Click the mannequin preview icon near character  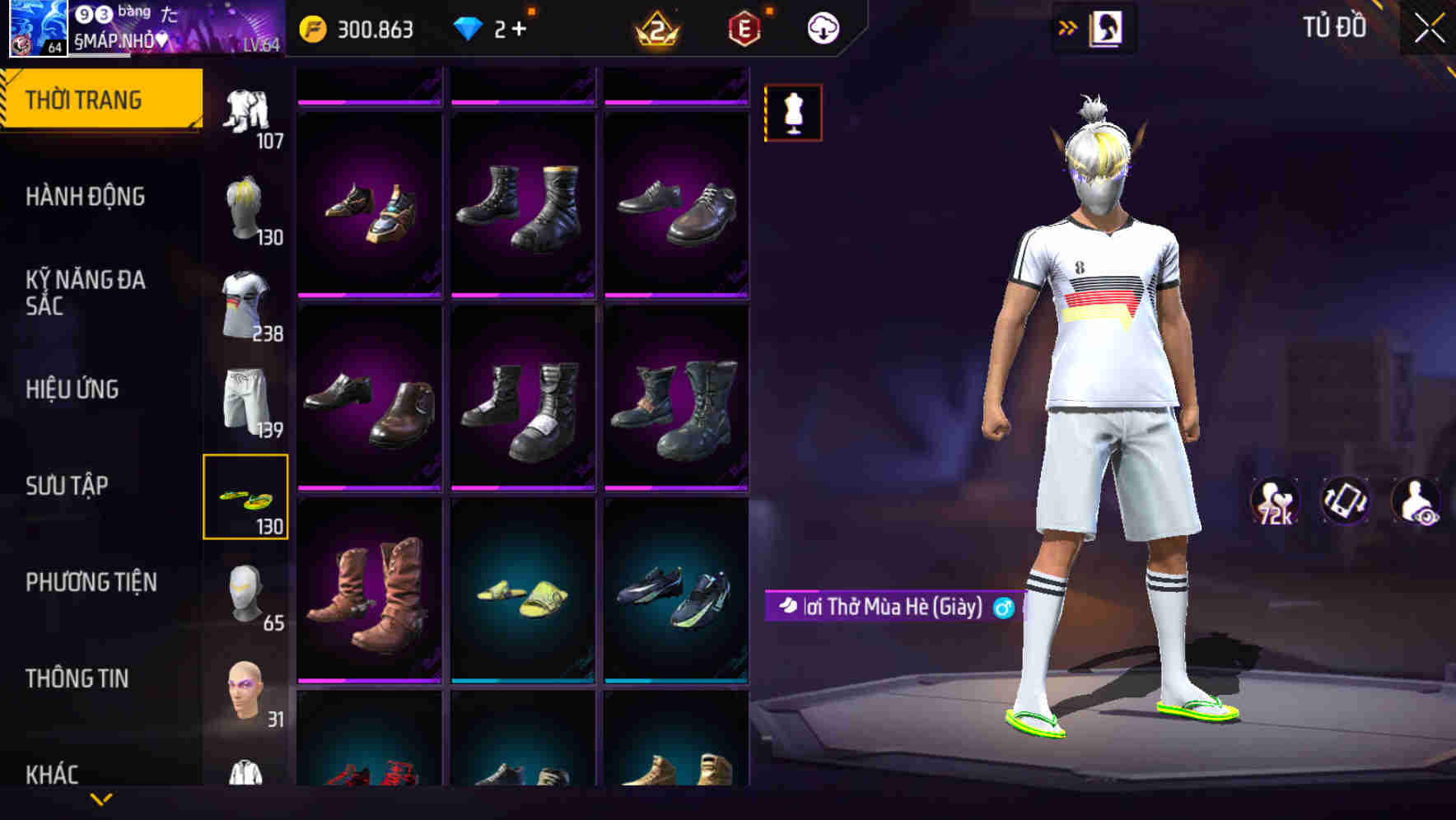pos(792,112)
